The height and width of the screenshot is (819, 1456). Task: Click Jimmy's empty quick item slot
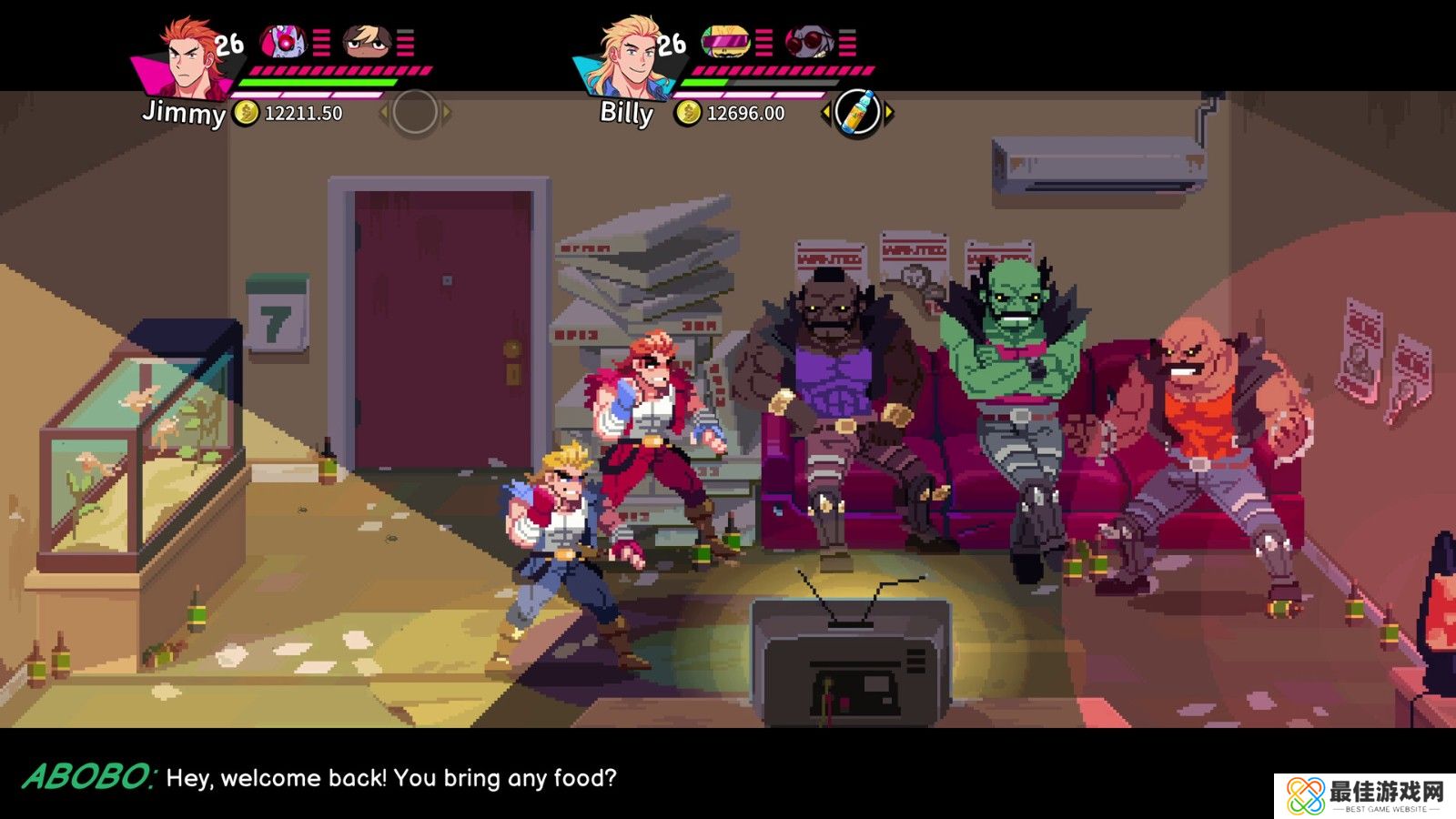point(415,113)
